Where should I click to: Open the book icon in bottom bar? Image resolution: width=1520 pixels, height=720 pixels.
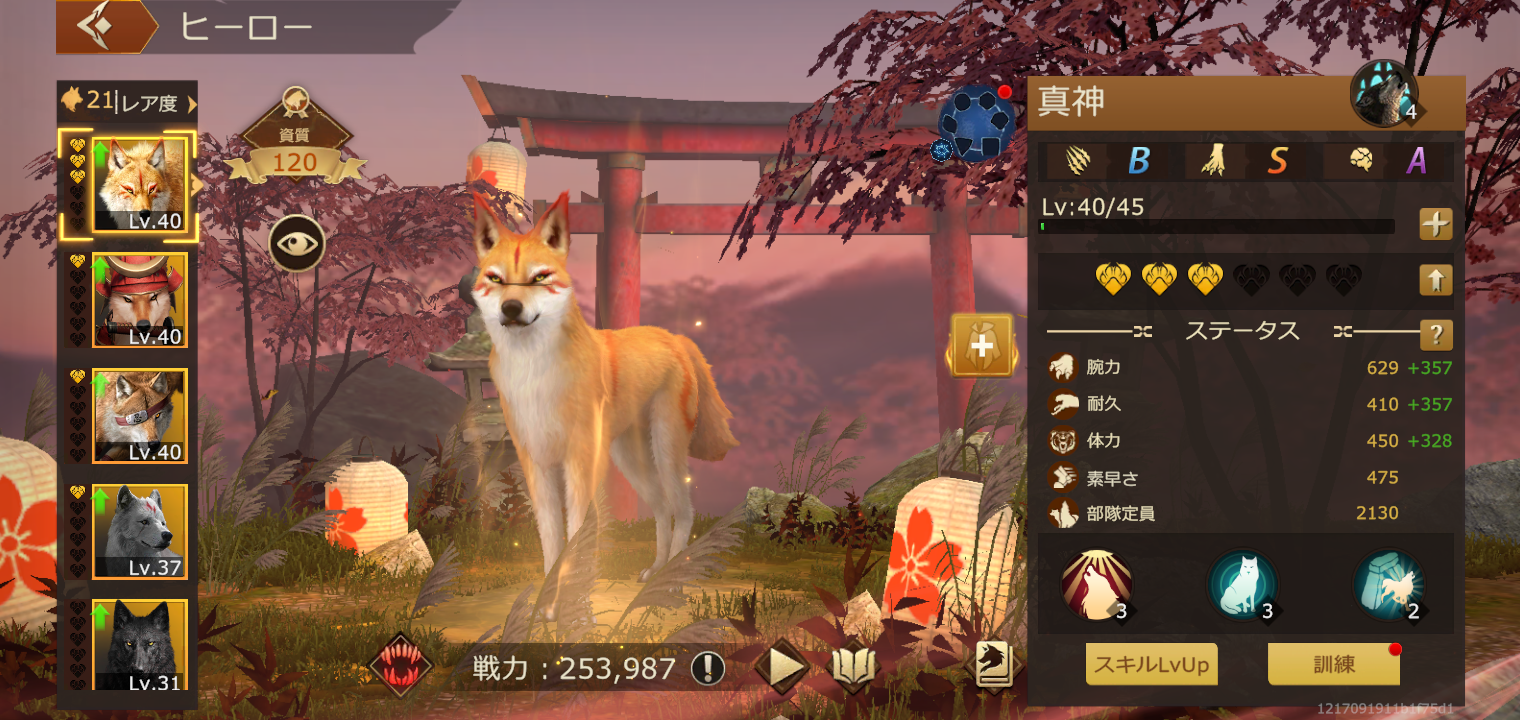coord(854,667)
